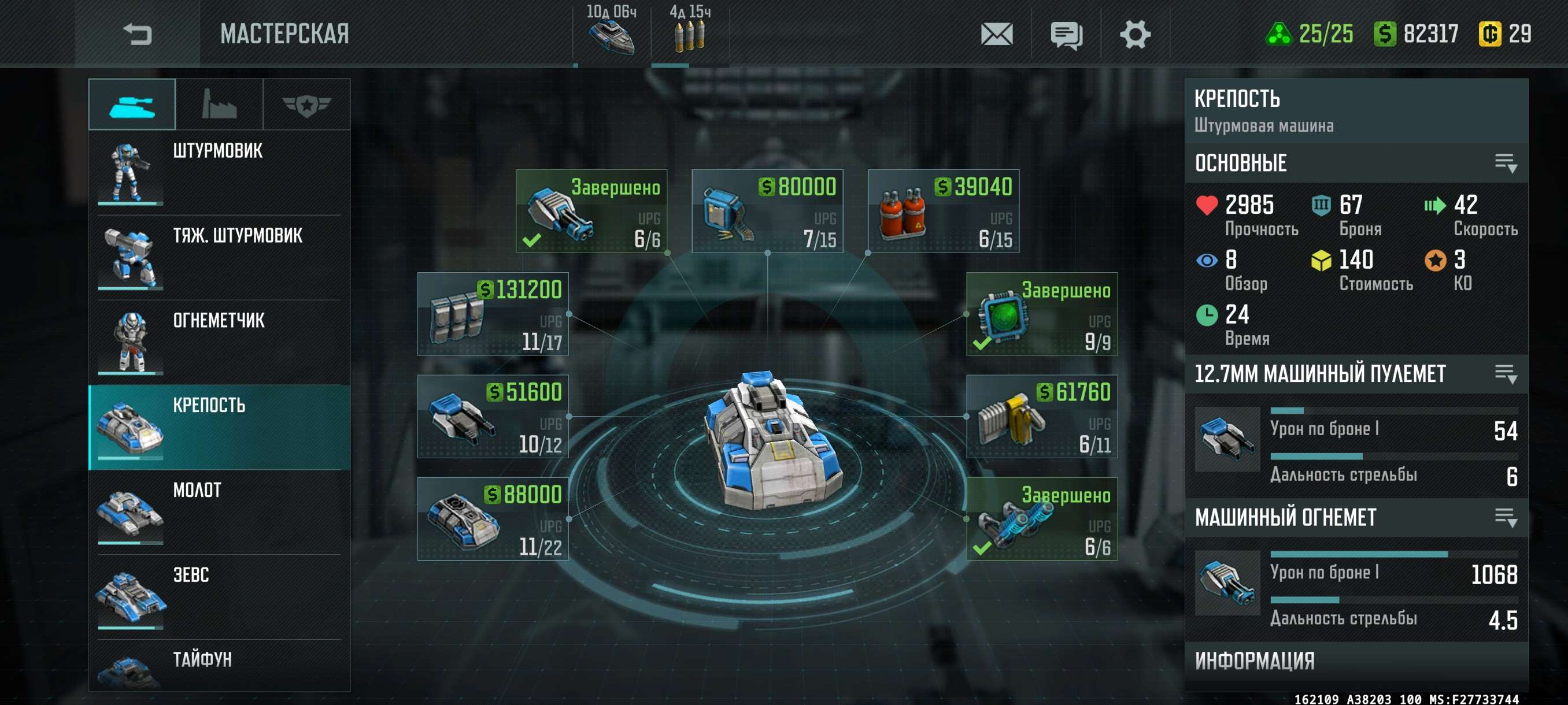Select the Тайфун vehicle

click(x=219, y=666)
